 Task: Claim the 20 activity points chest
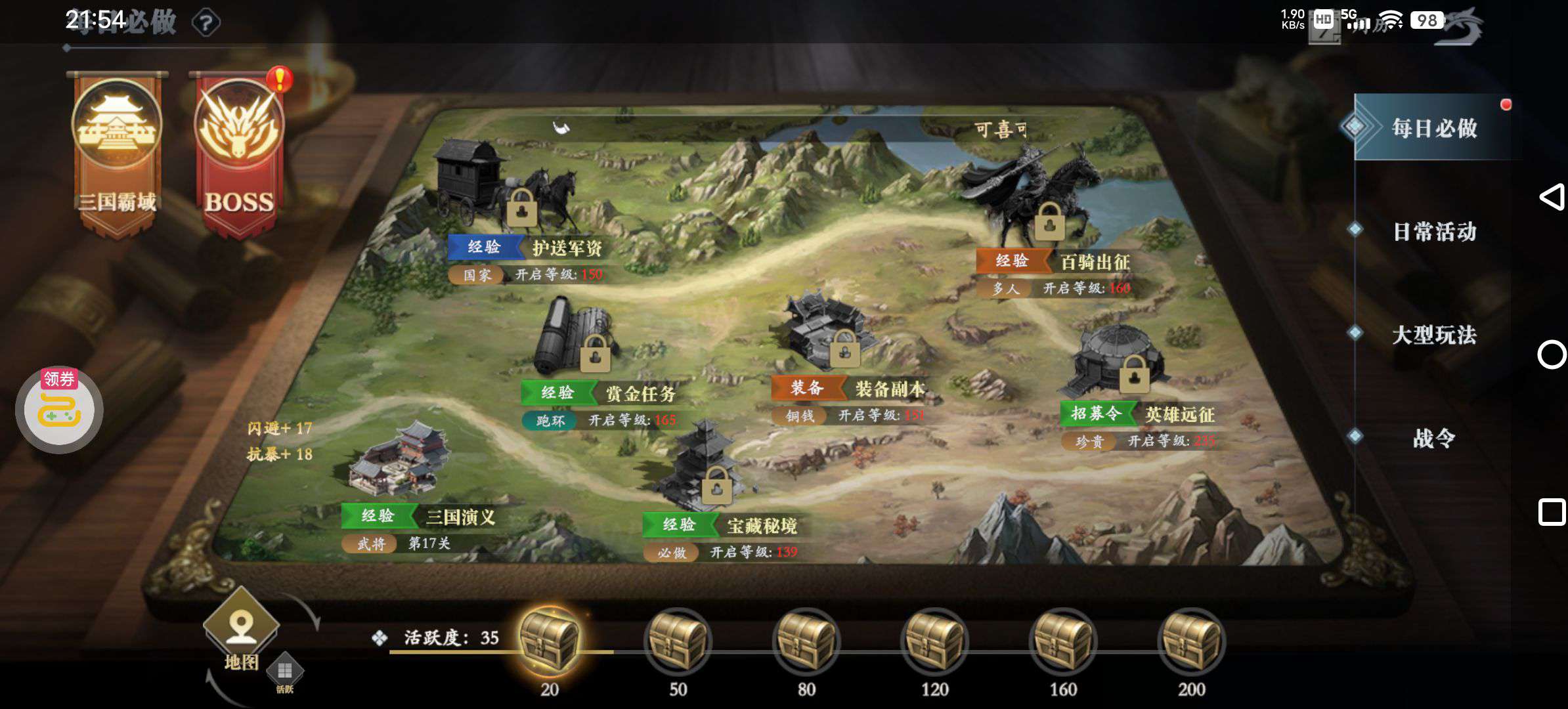(549, 640)
